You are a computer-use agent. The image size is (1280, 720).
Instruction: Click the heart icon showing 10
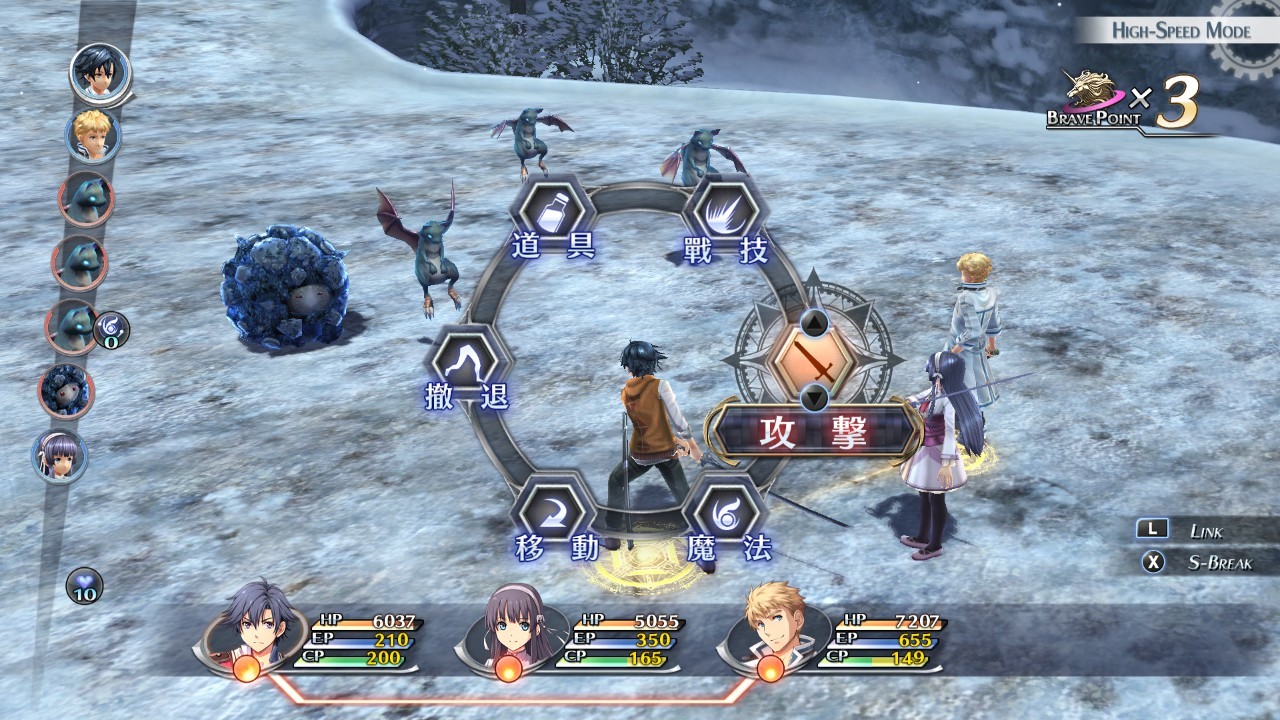[85, 586]
